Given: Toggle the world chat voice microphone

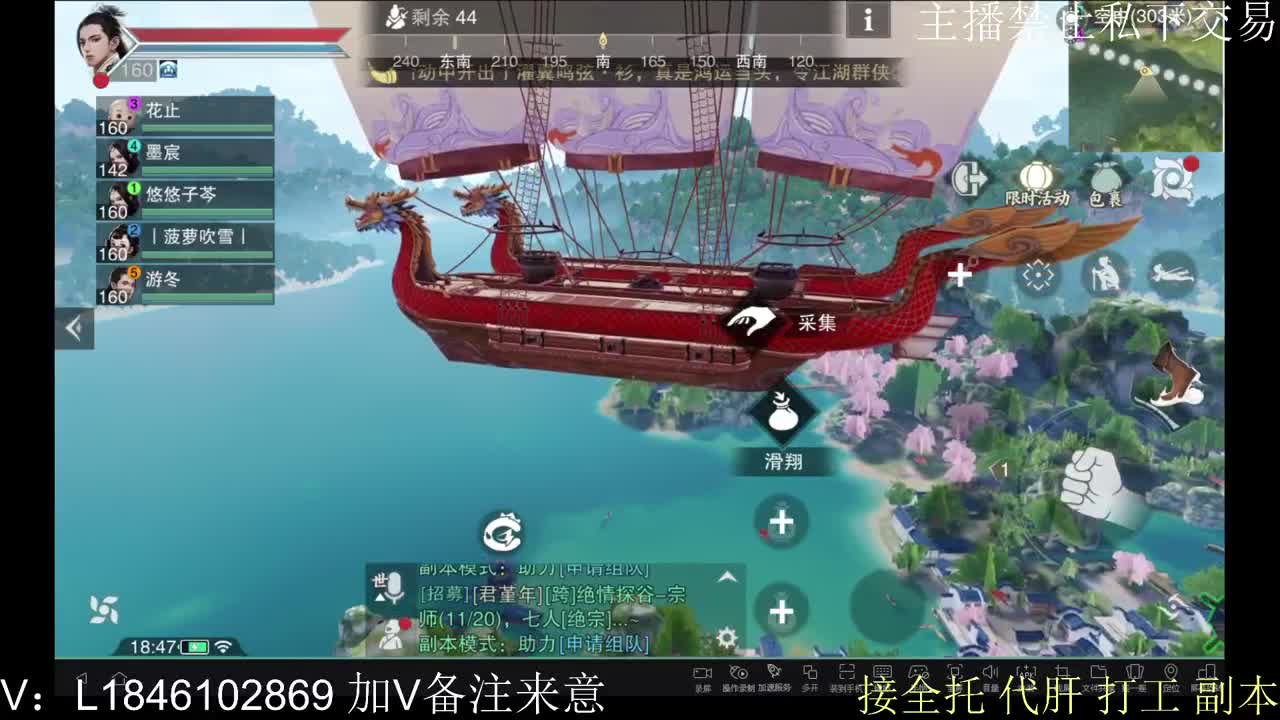Looking at the screenshot, I should pyautogui.click(x=394, y=588).
